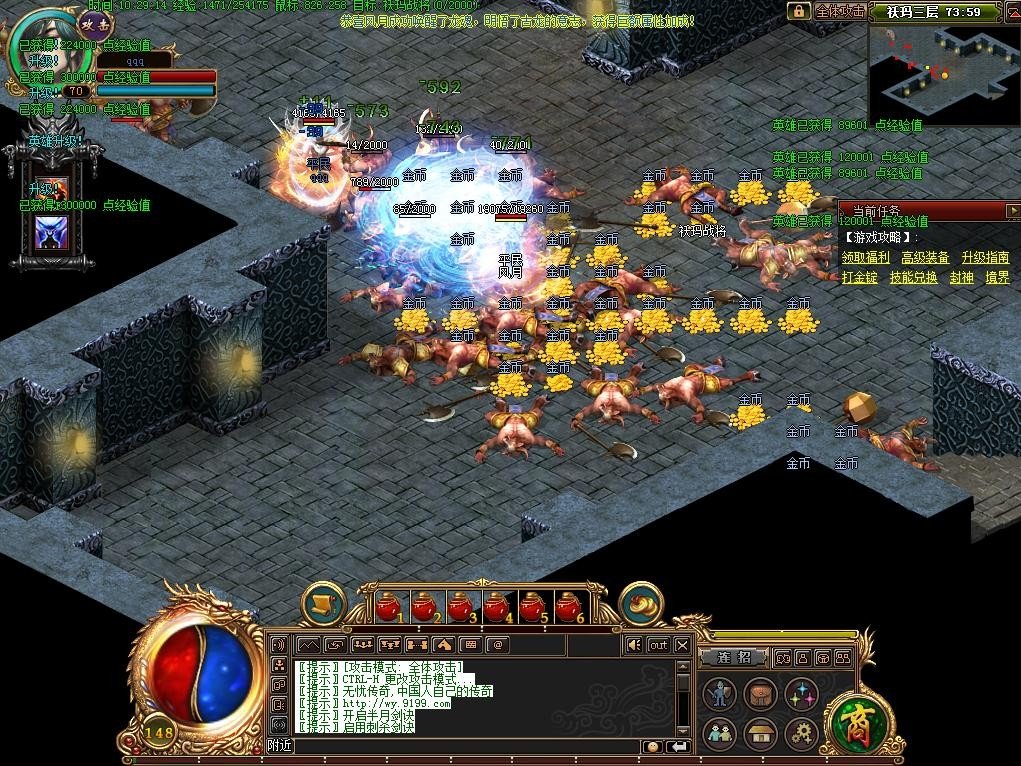Open the 高级装备 guide link

coord(925,257)
